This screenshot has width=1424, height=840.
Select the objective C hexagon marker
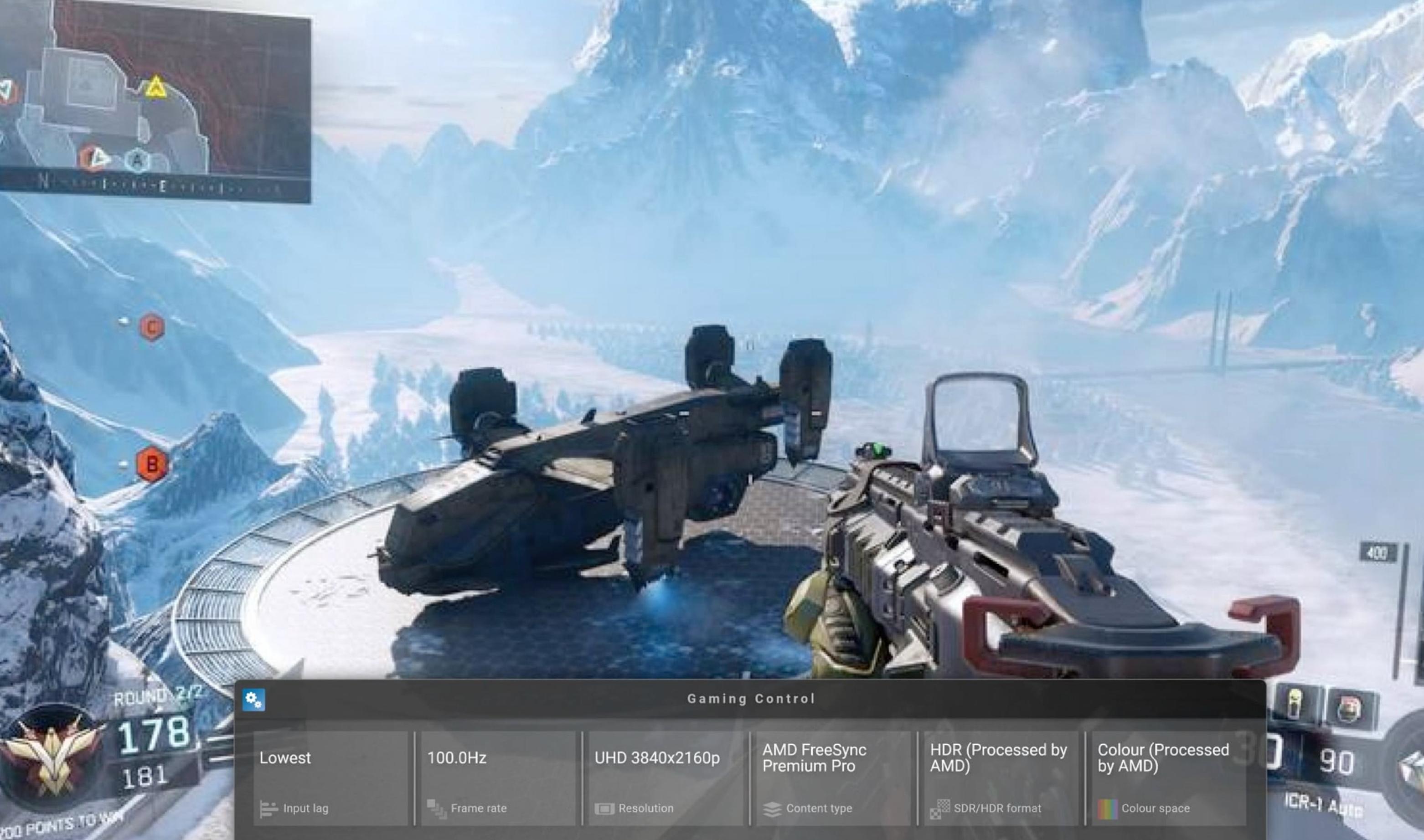(152, 327)
